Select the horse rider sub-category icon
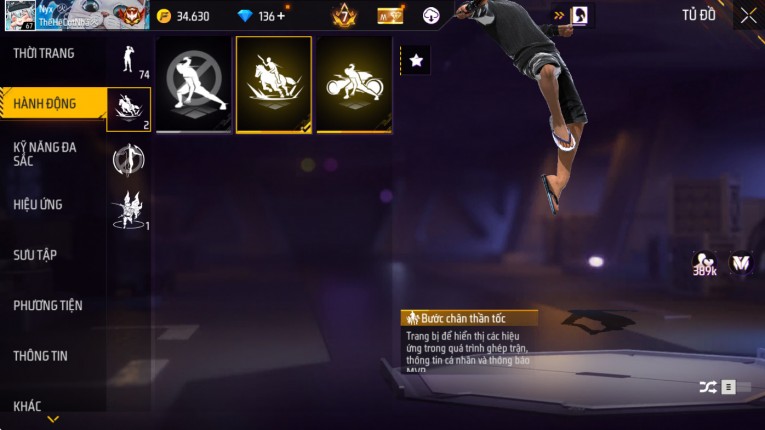The image size is (765, 430). (129, 109)
